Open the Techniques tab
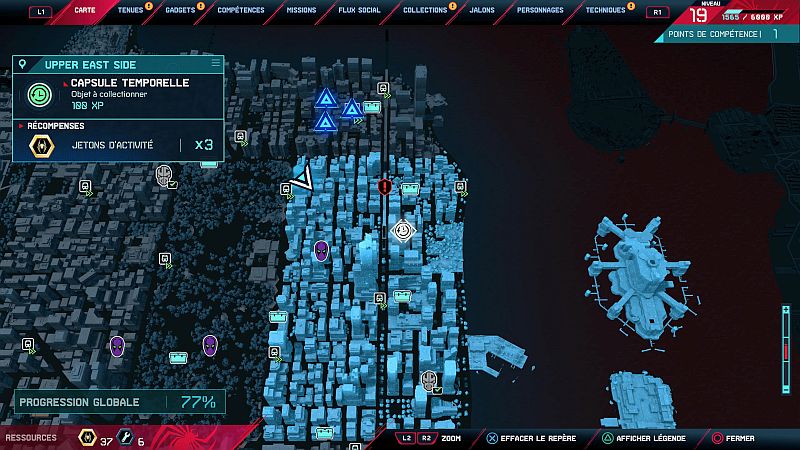 coord(605,10)
